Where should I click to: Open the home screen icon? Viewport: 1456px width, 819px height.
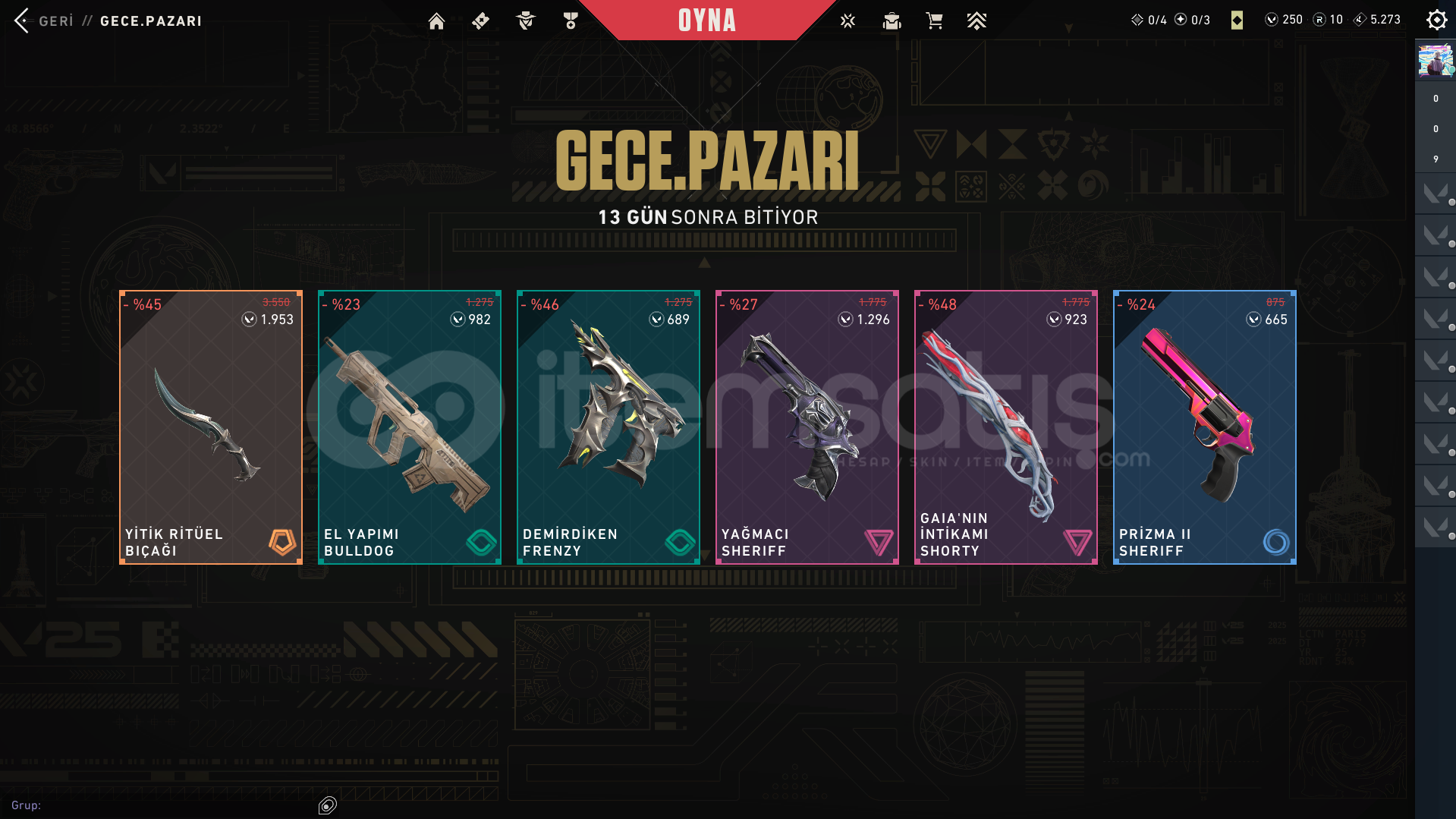coord(436,21)
